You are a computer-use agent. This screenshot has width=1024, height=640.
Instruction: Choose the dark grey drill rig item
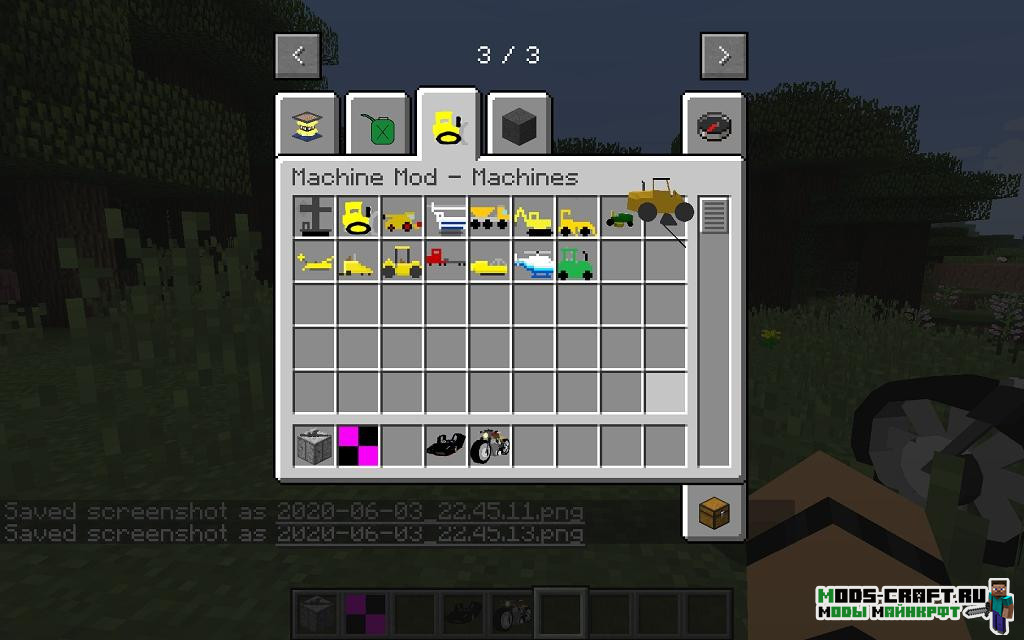313,217
